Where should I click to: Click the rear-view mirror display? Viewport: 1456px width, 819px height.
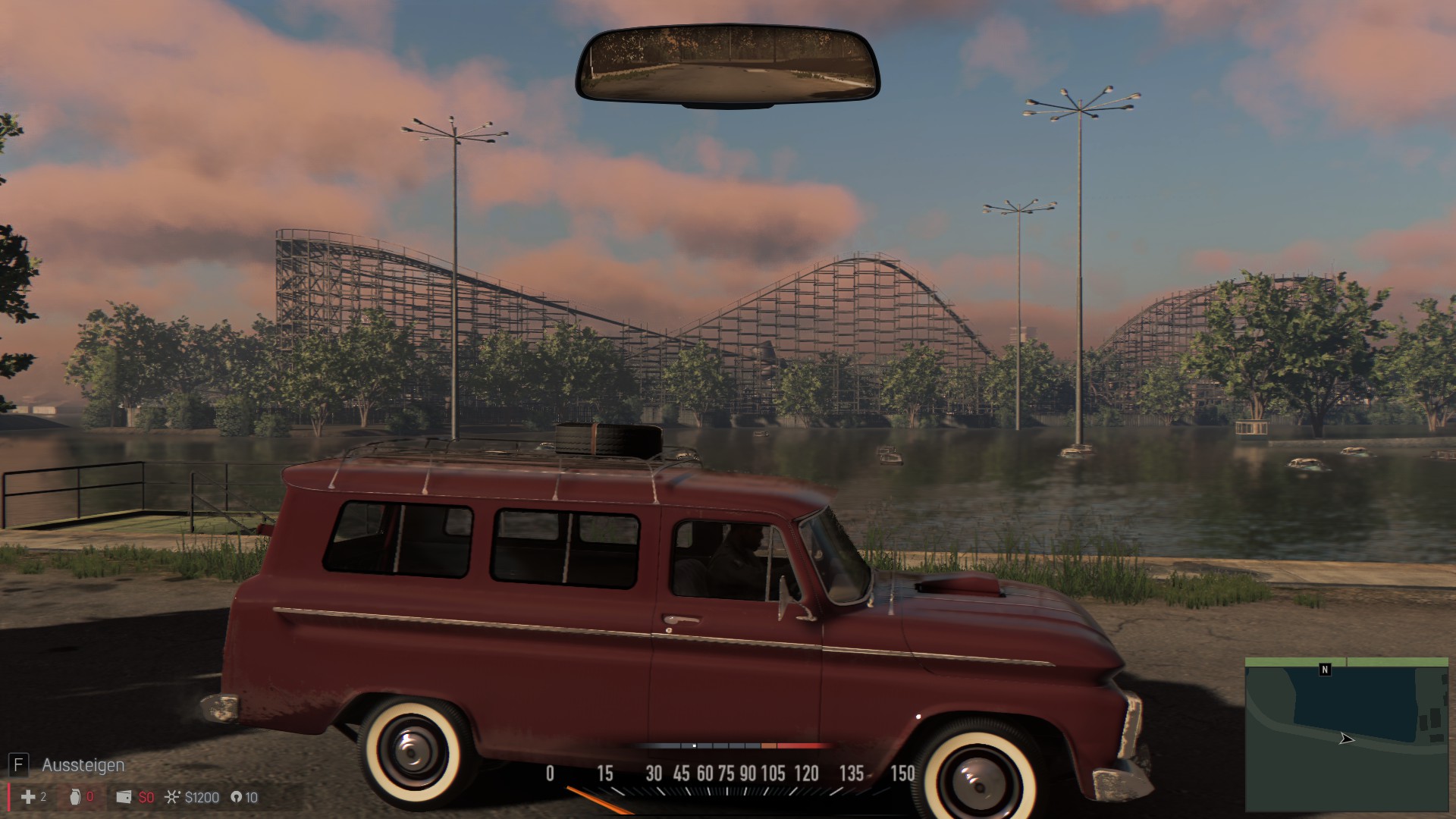[727, 65]
